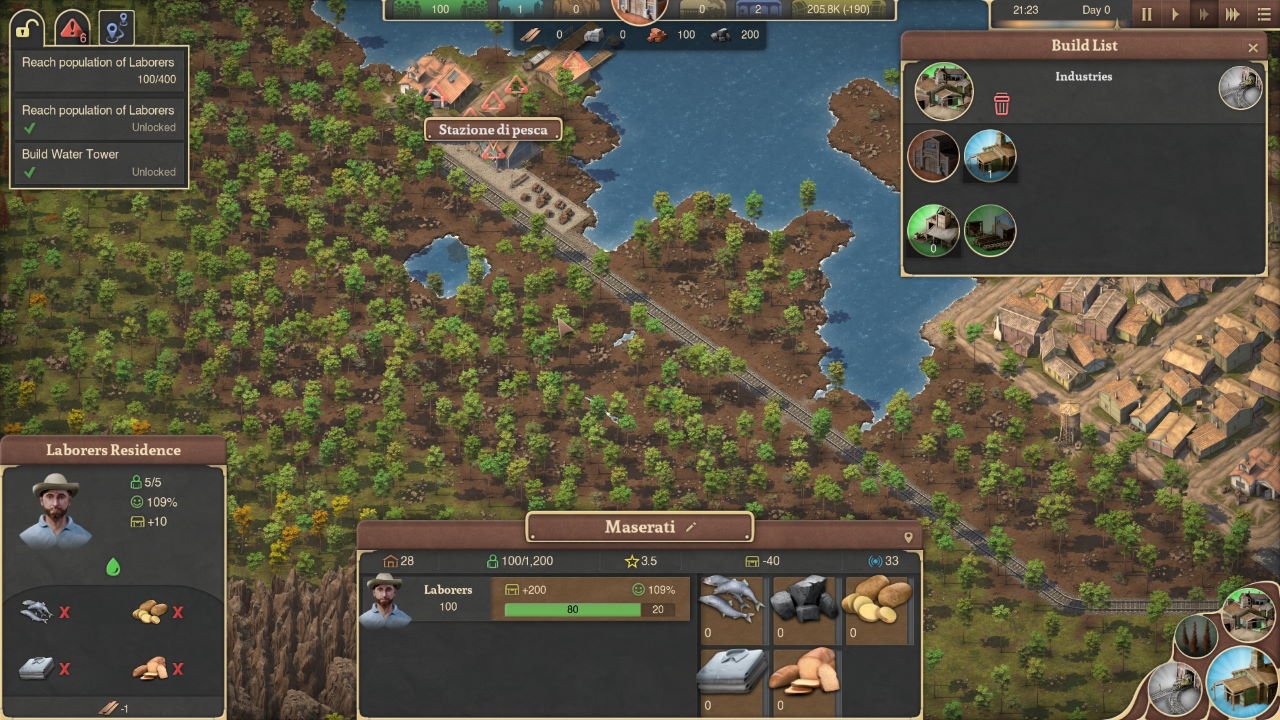1280x720 pixels.
Task: Select the padlock unlocks tab
Action: click(x=28, y=28)
